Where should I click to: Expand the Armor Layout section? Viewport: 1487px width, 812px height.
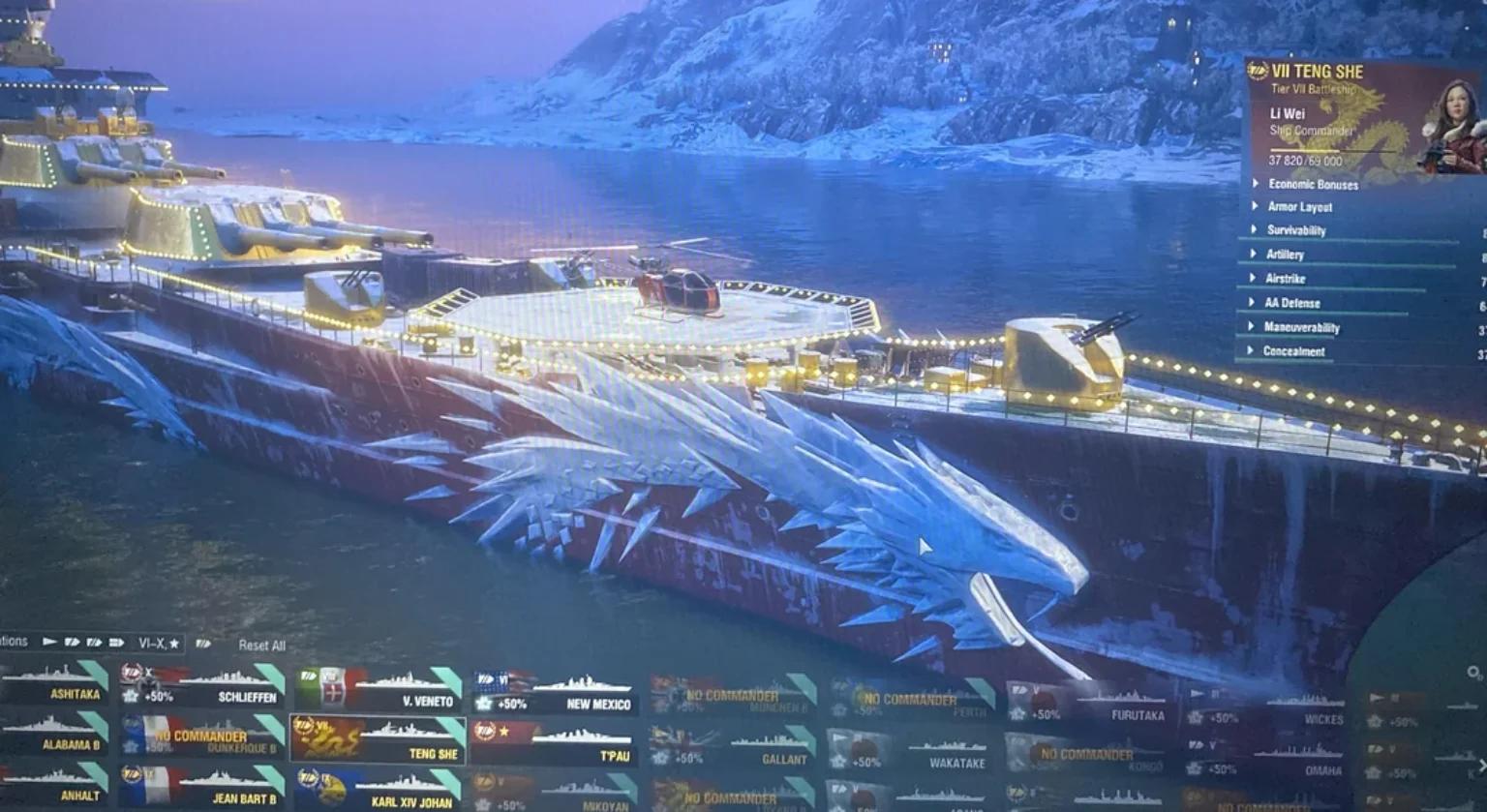[x=1299, y=207]
